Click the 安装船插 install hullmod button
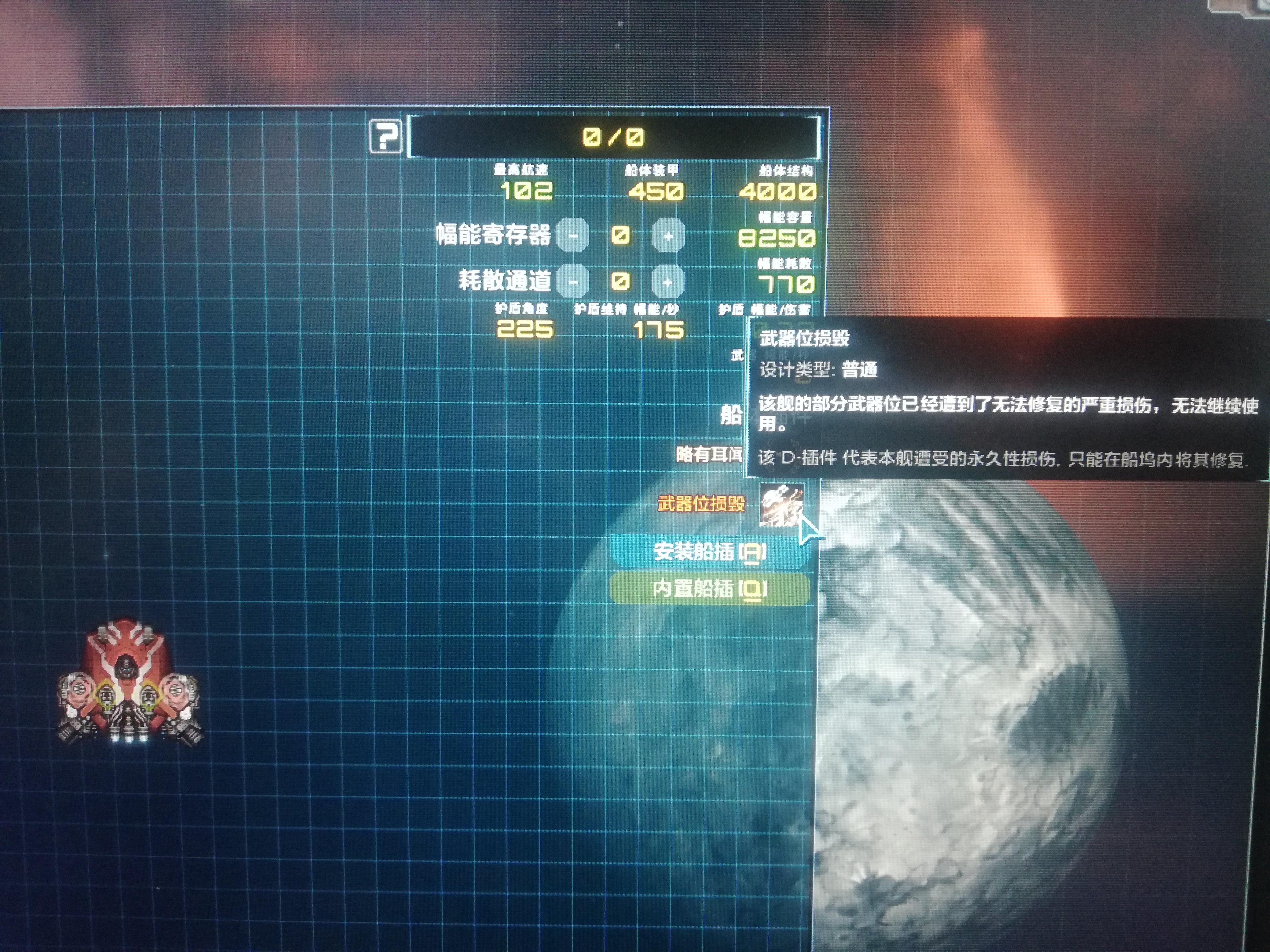1270x952 pixels. [710, 551]
